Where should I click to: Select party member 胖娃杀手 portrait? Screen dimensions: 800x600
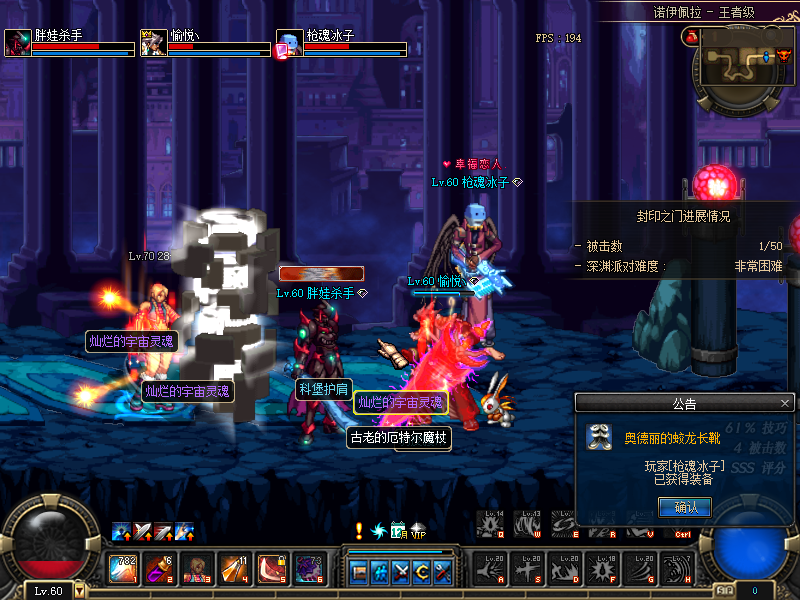[18, 43]
